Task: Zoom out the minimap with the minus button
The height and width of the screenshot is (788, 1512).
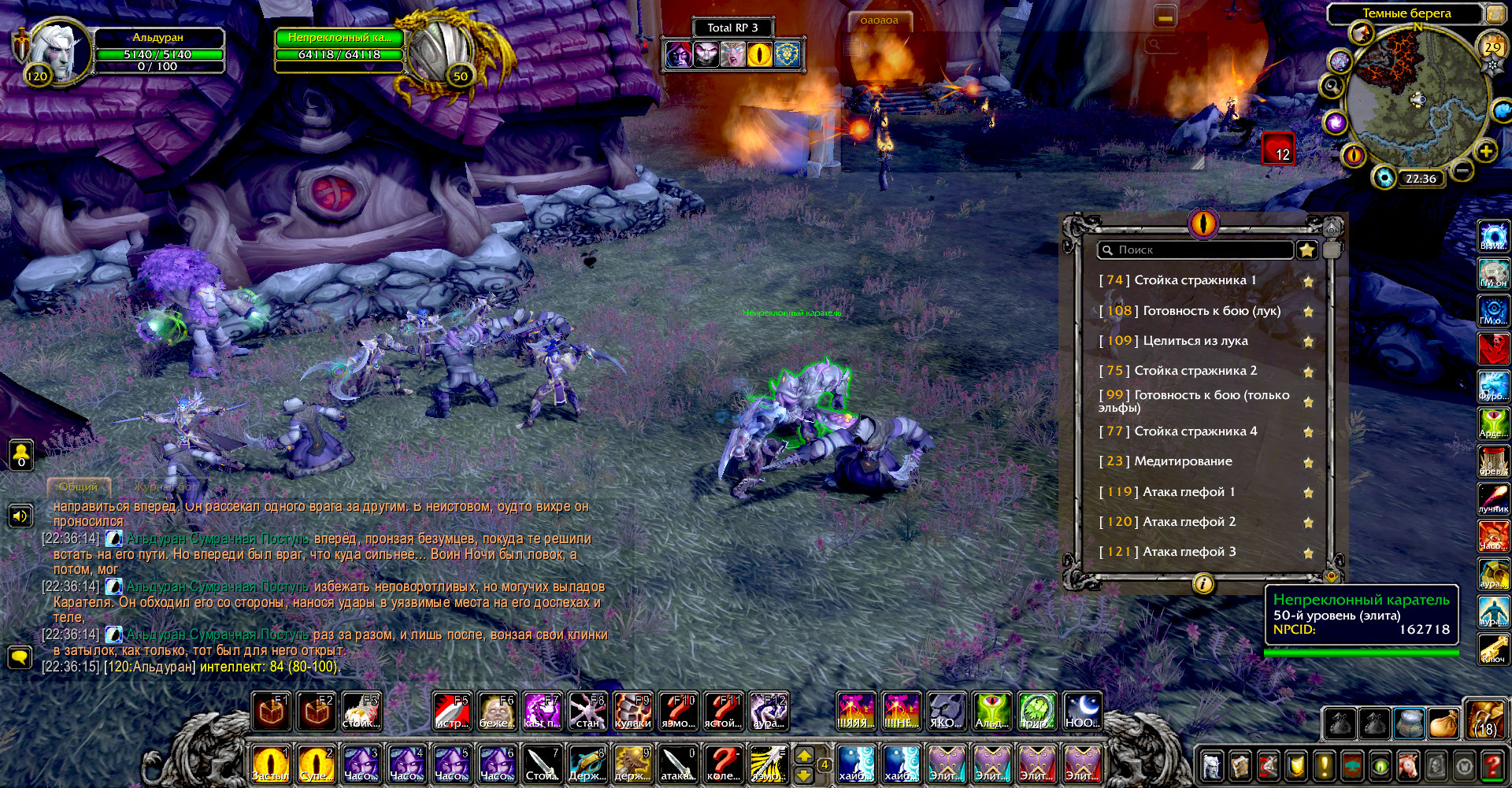Action: (1462, 169)
